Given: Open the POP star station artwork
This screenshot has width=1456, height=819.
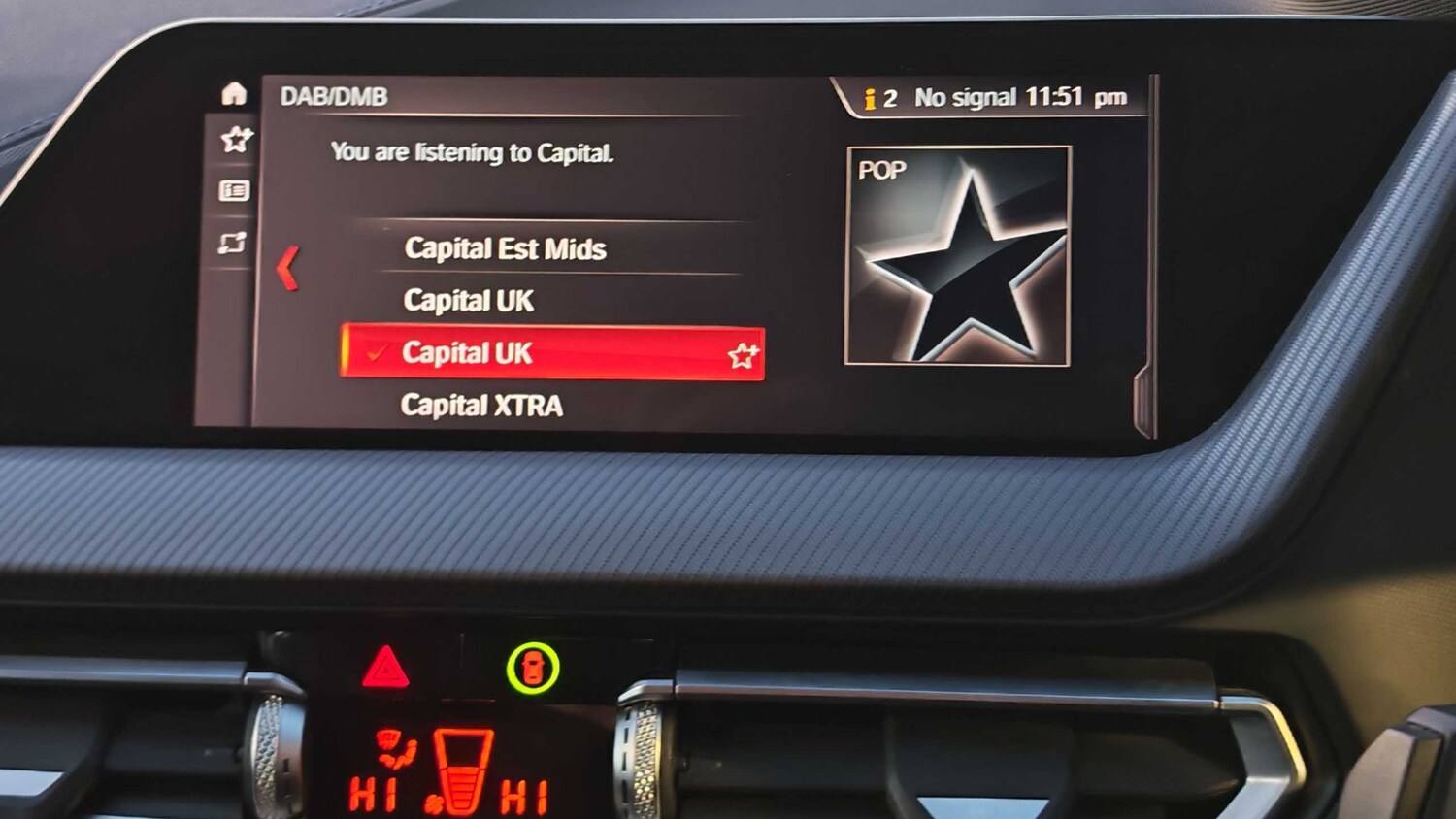Looking at the screenshot, I should pos(958,256).
